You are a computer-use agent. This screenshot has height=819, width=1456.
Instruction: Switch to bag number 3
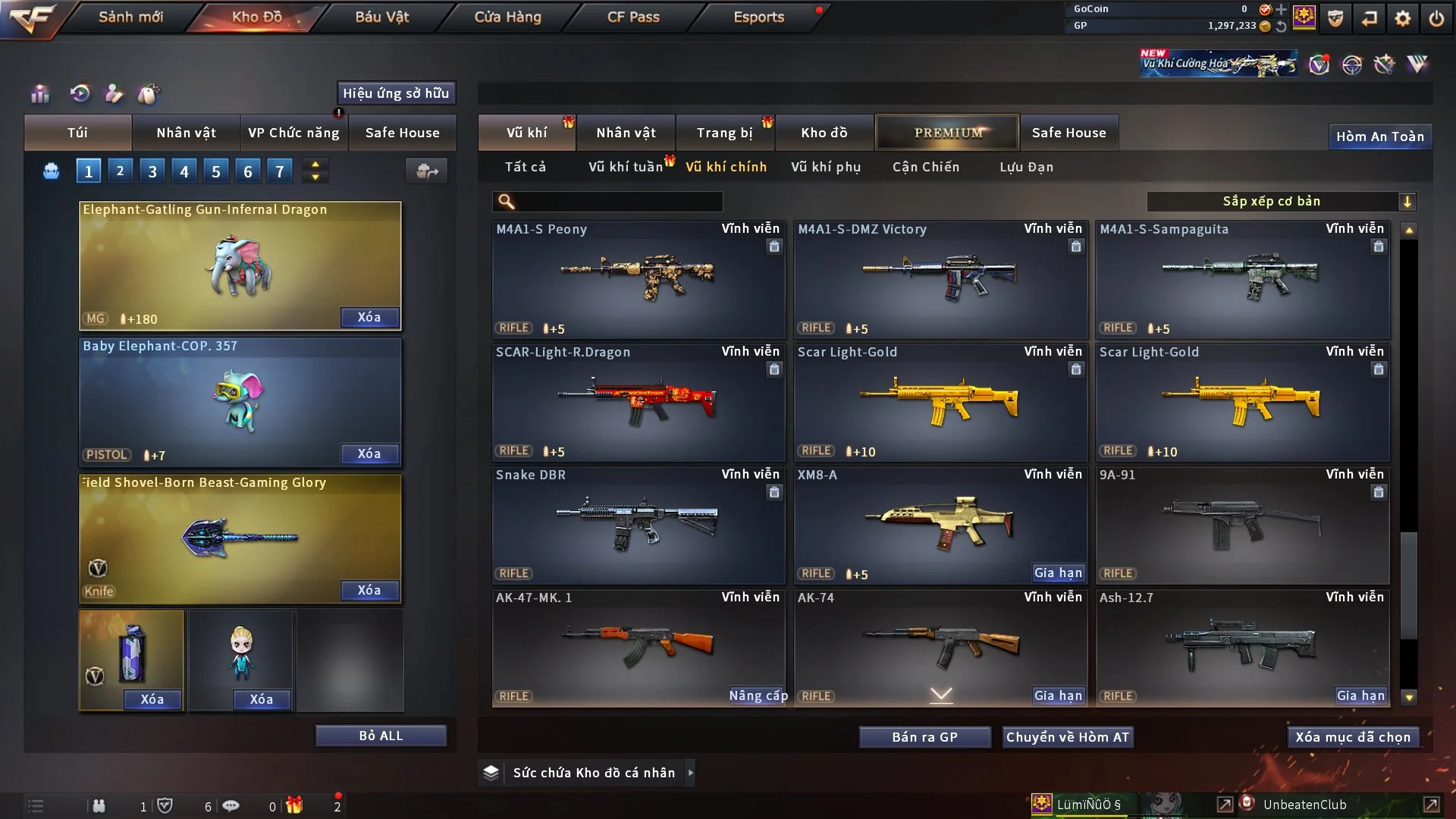(x=152, y=171)
